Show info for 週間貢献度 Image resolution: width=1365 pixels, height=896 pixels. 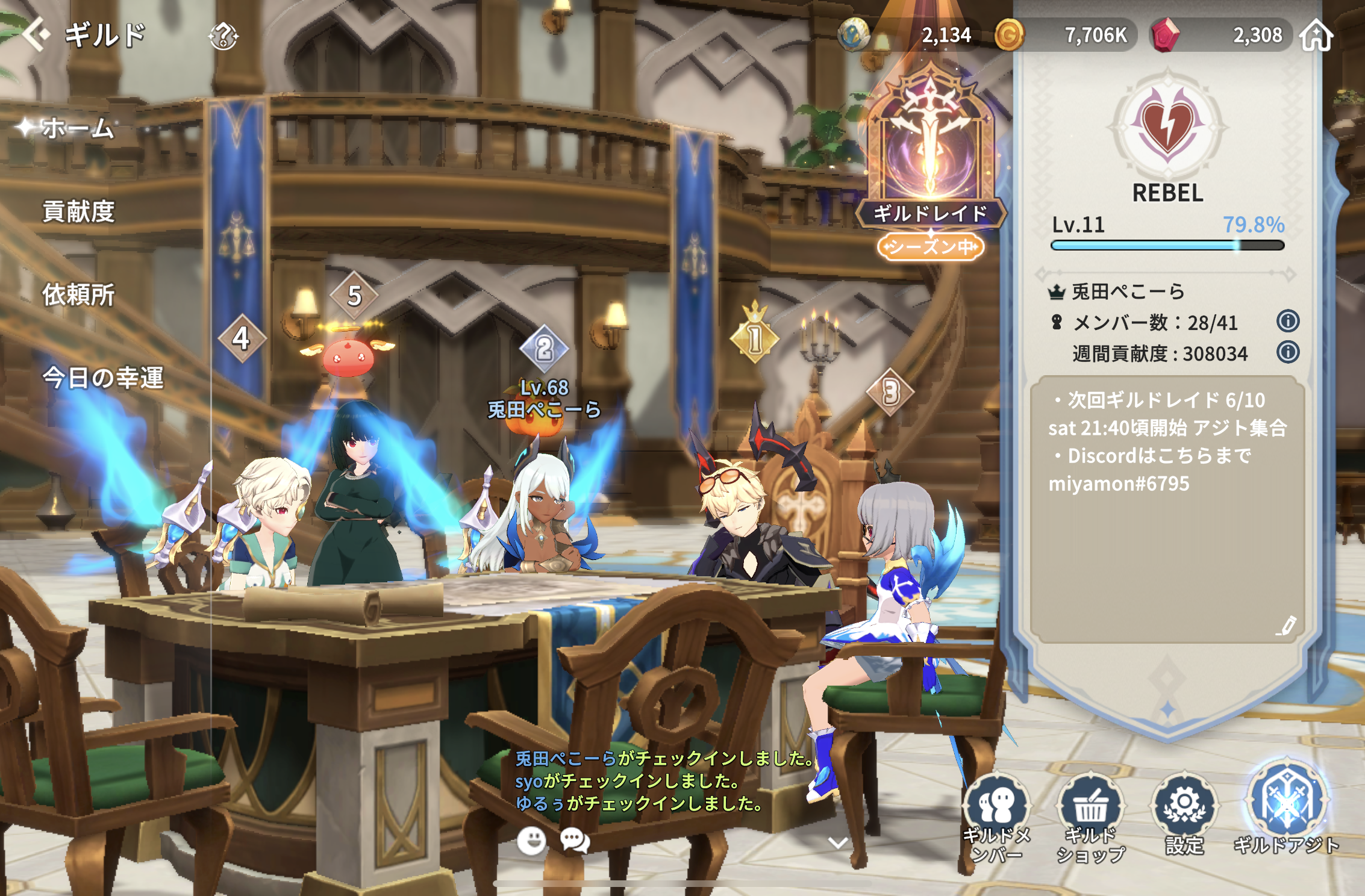click(1287, 352)
